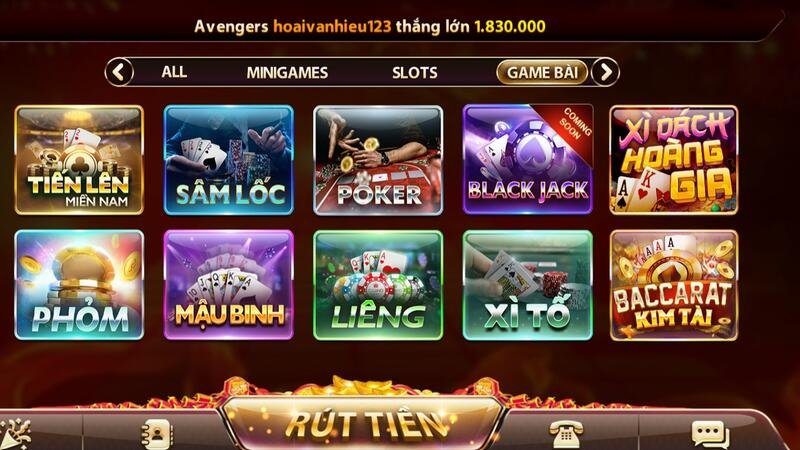
Task: Open the Liêng game
Action: (378, 285)
